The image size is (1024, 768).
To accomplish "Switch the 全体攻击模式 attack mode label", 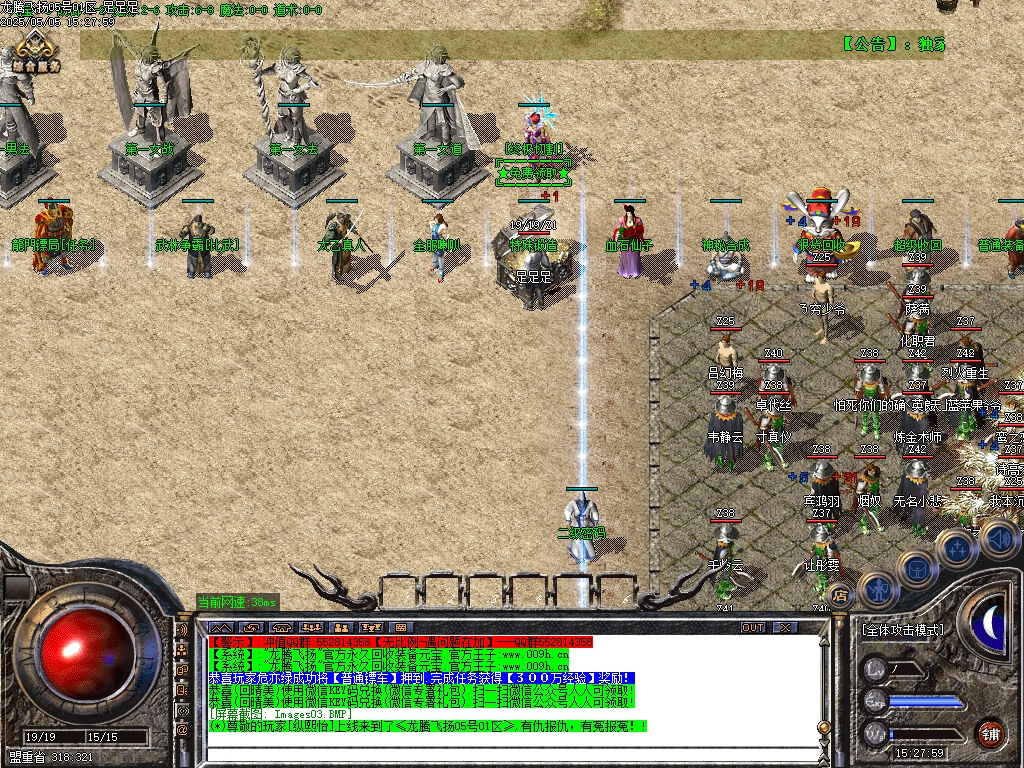I will pos(902,631).
